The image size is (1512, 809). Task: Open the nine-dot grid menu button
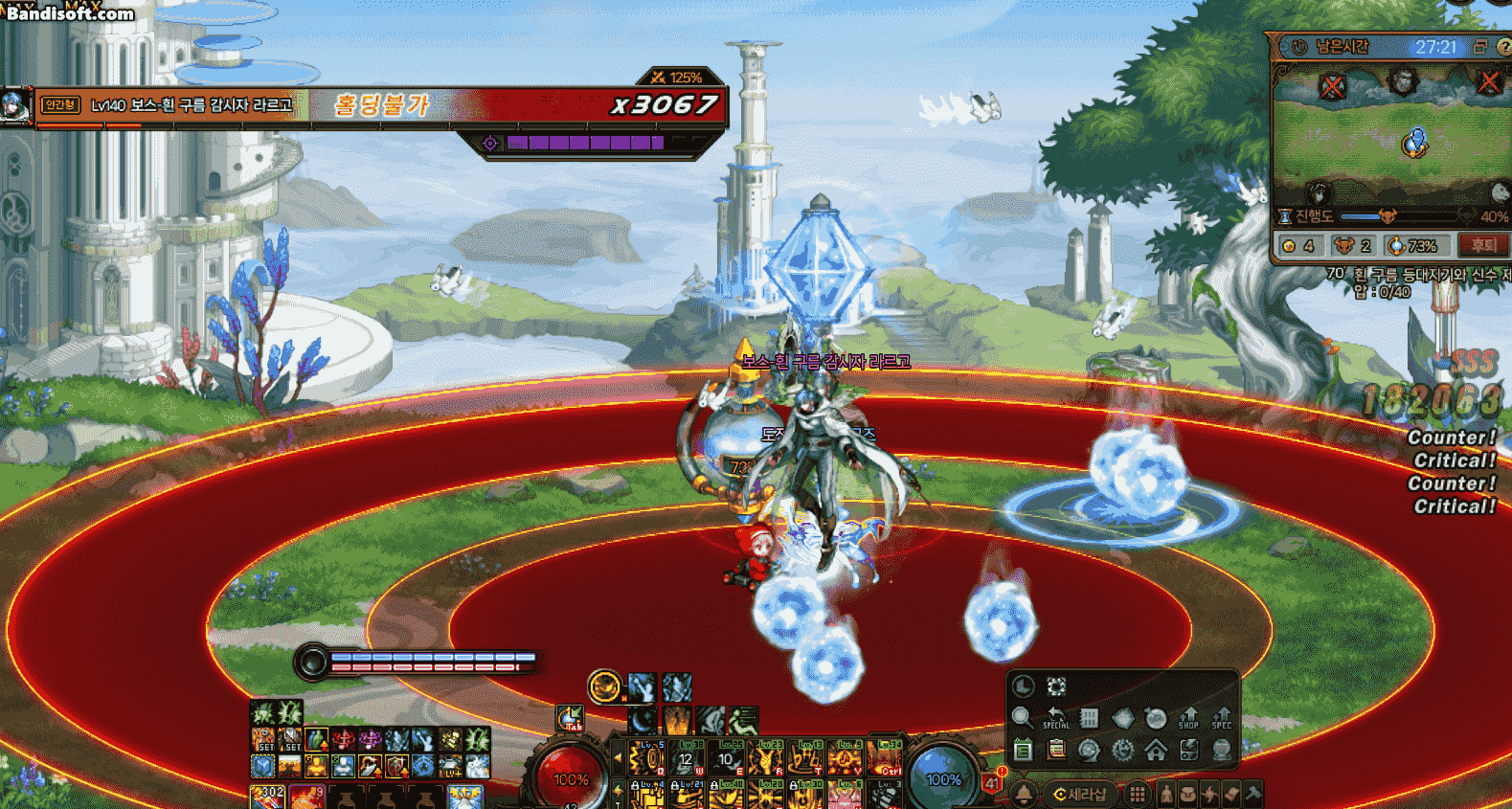point(1137,795)
